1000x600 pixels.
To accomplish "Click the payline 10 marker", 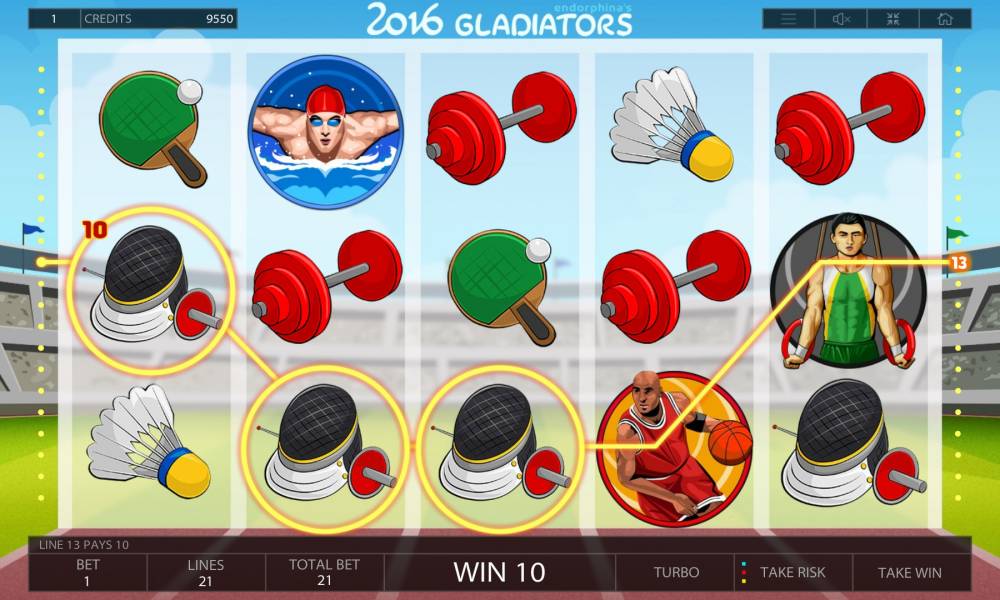I will 94,231.
